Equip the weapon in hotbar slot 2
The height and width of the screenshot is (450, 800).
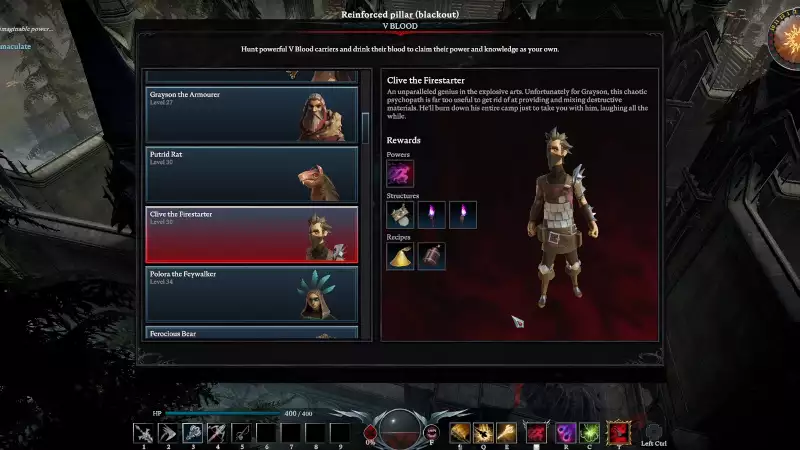(x=169, y=432)
